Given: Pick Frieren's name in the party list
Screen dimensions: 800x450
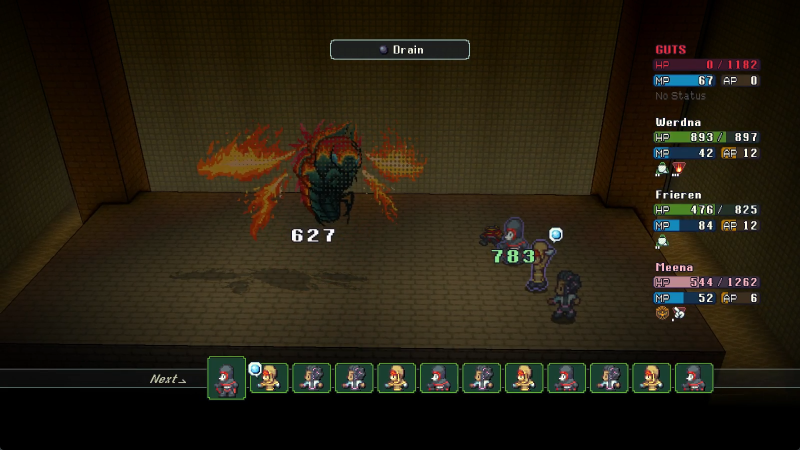Looking at the screenshot, I should click(x=678, y=195).
